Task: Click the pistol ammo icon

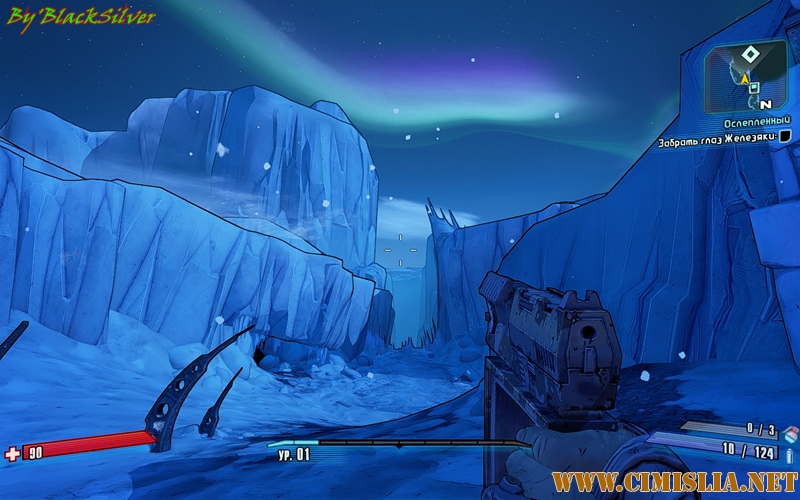Action: point(790,455)
